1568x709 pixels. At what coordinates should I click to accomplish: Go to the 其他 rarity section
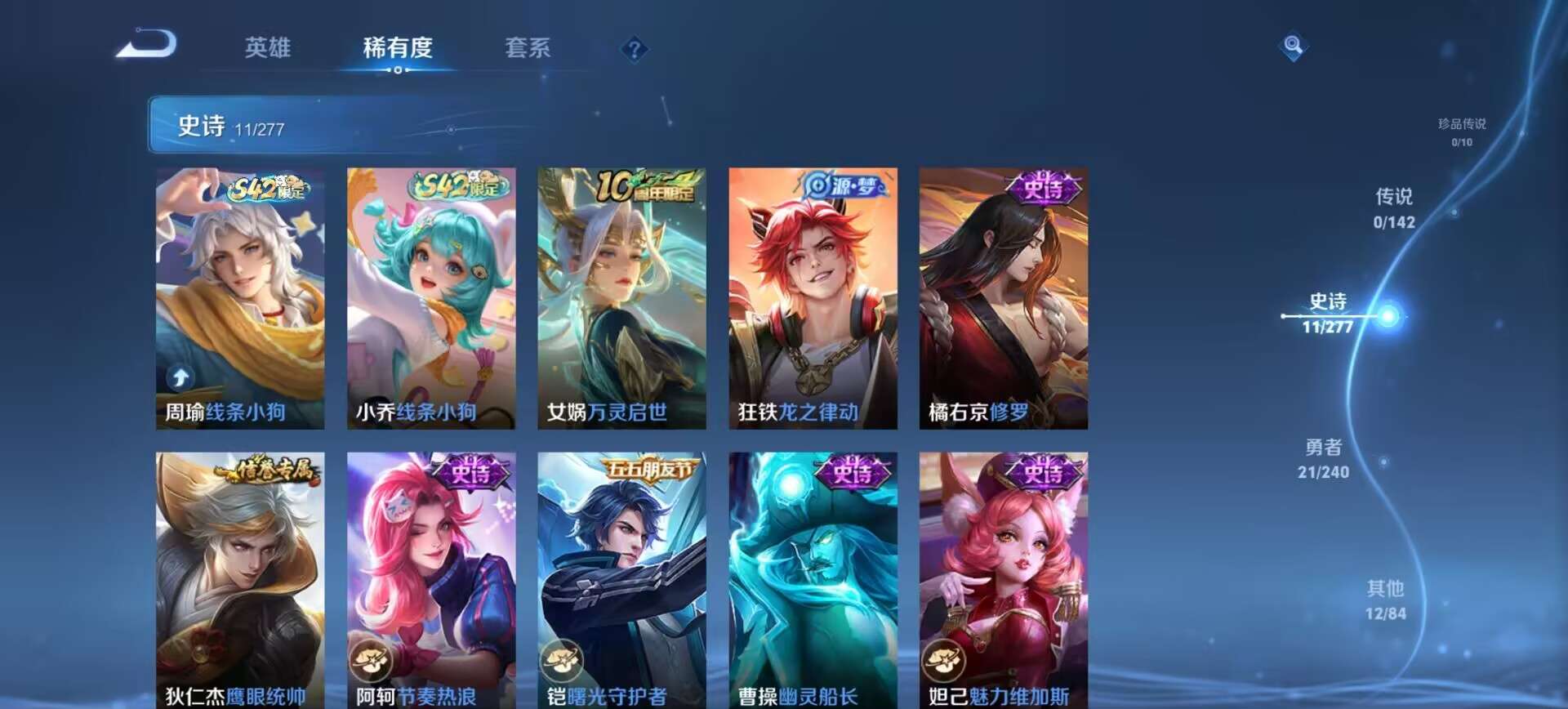(1385, 600)
